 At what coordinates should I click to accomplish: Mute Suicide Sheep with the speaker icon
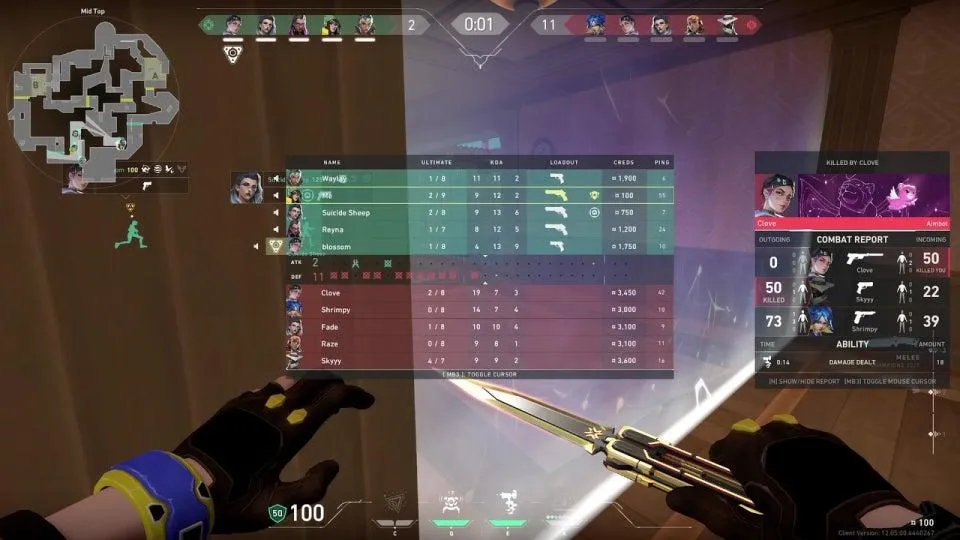pyautogui.click(x=276, y=212)
